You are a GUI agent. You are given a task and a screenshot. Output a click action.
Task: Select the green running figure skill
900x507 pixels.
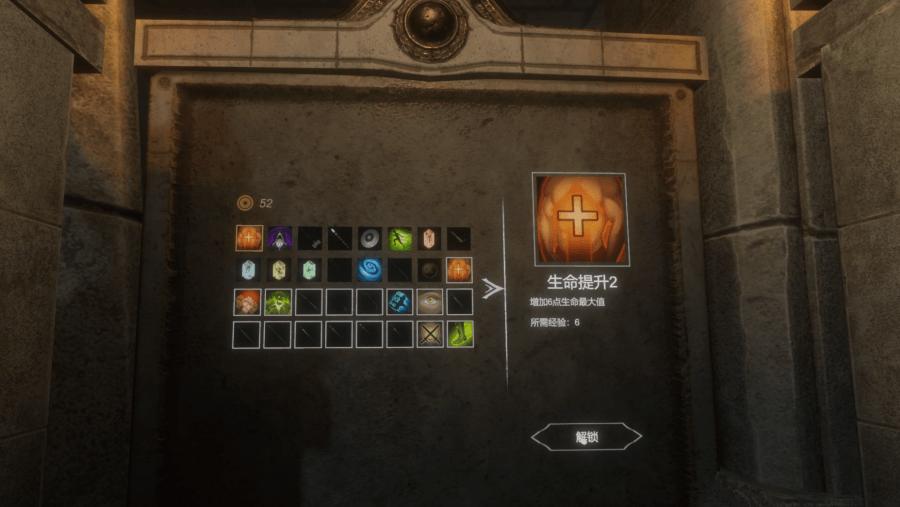(x=400, y=238)
